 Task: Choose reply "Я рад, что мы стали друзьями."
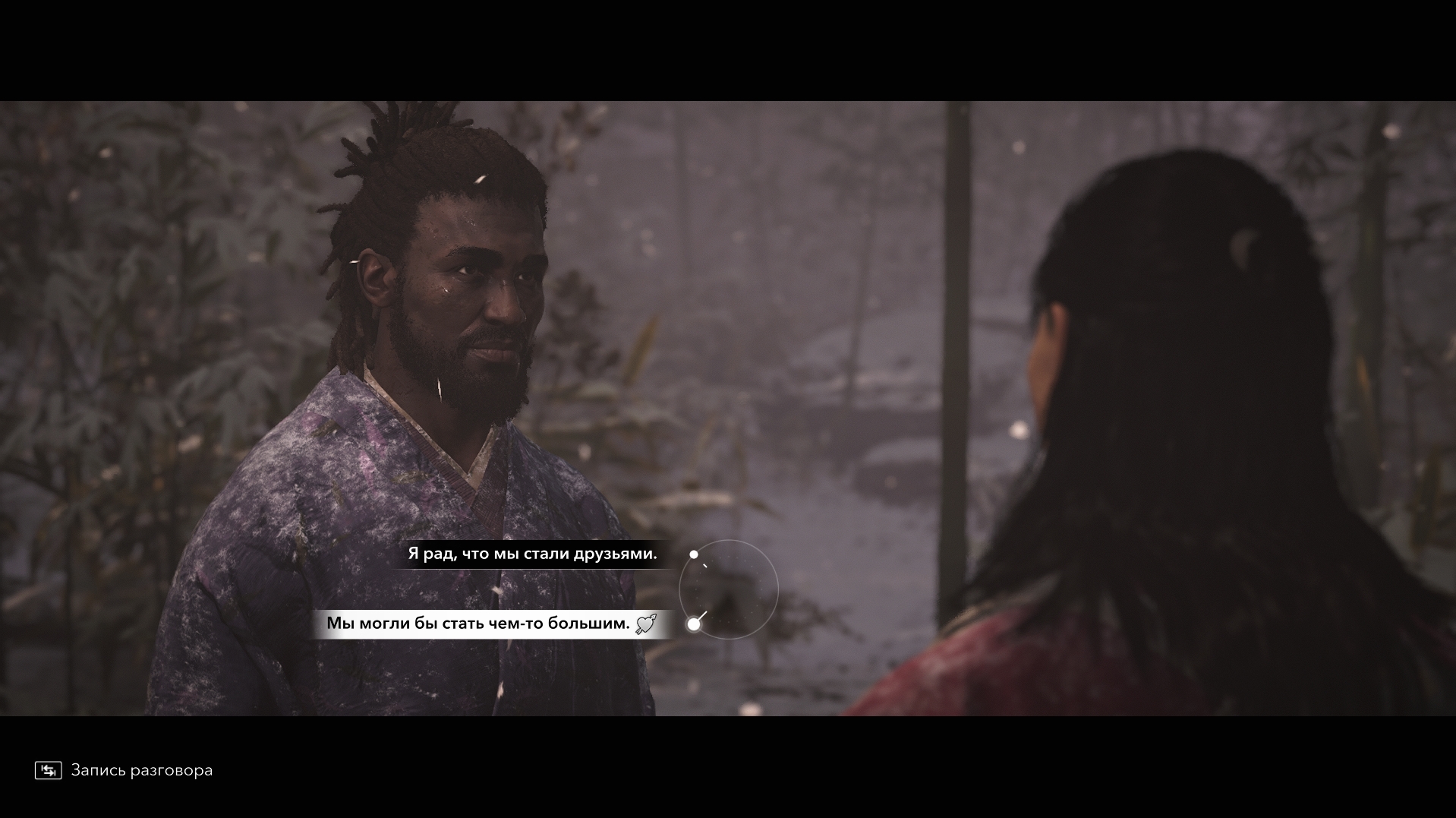[532, 554]
